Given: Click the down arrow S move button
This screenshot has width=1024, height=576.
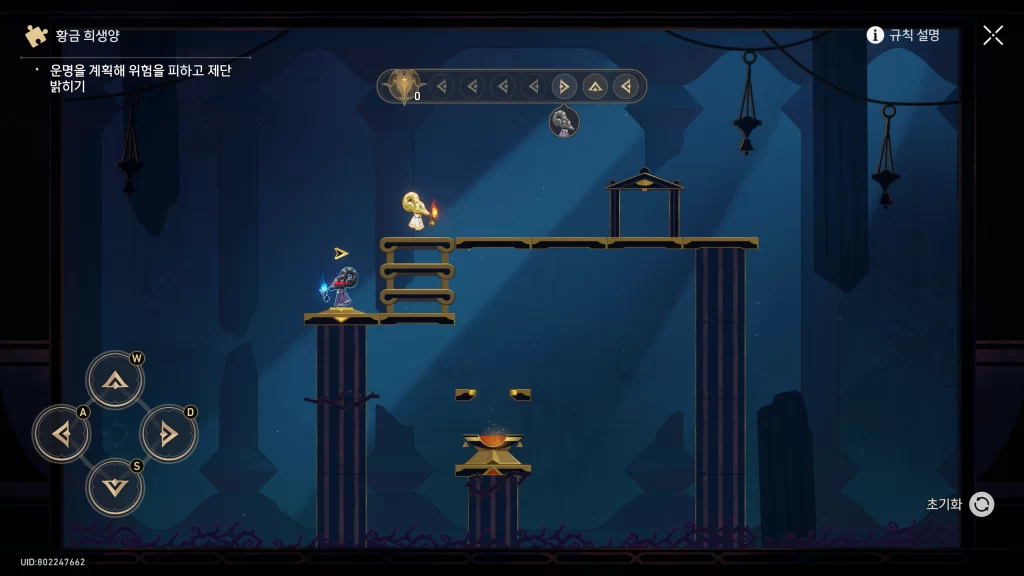Looking at the screenshot, I should [115, 488].
